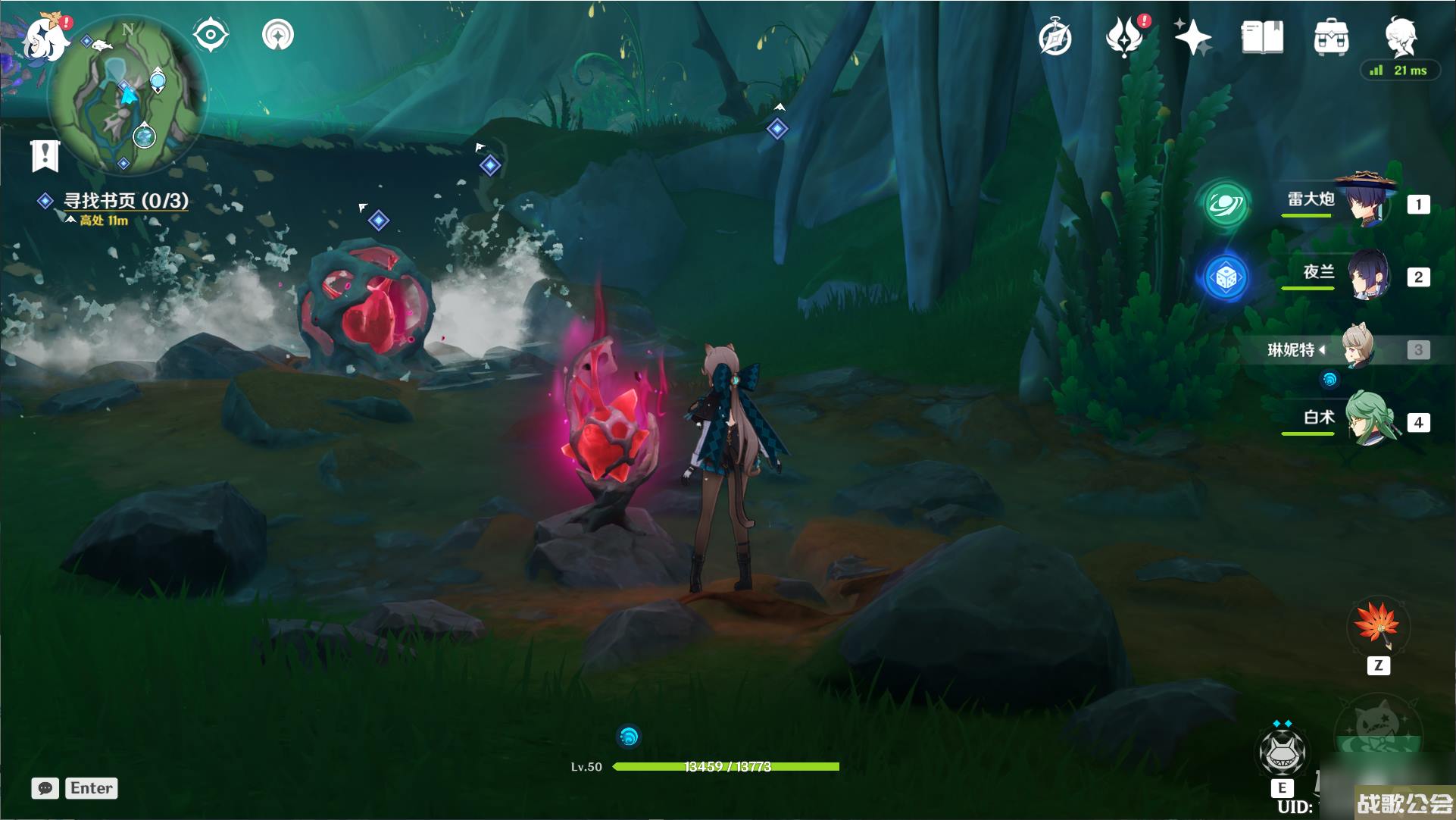The height and width of the screenshot is (820, 1456).
Task: Open the events icon with red alert
Action: tap(1125, 36)
